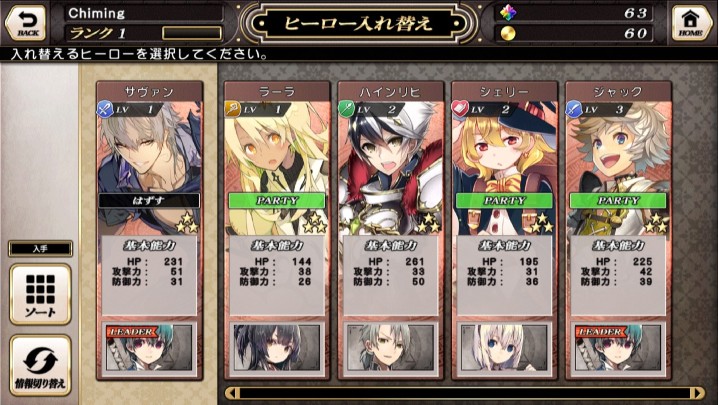The height and width of the screenshot is (405, 718).
Task: Click the left arrow of the hero scrollbar
Action: (x=232, y=393)
